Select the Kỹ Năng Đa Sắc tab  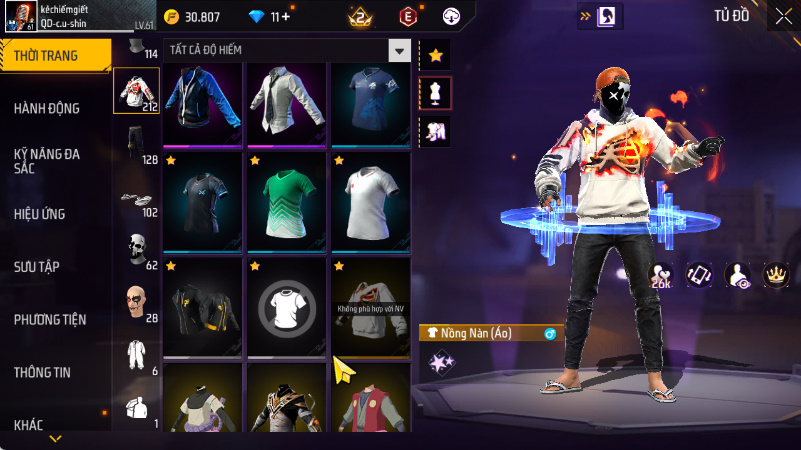click(x=47, y=161)
